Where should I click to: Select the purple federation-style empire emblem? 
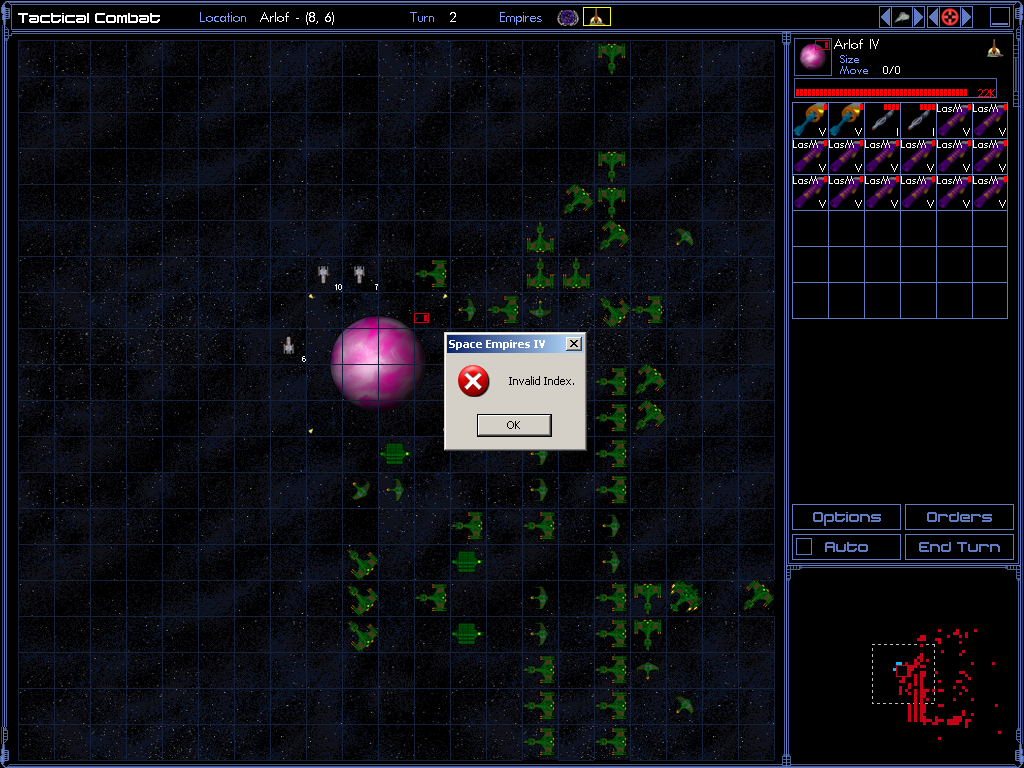tap(568, 17)
